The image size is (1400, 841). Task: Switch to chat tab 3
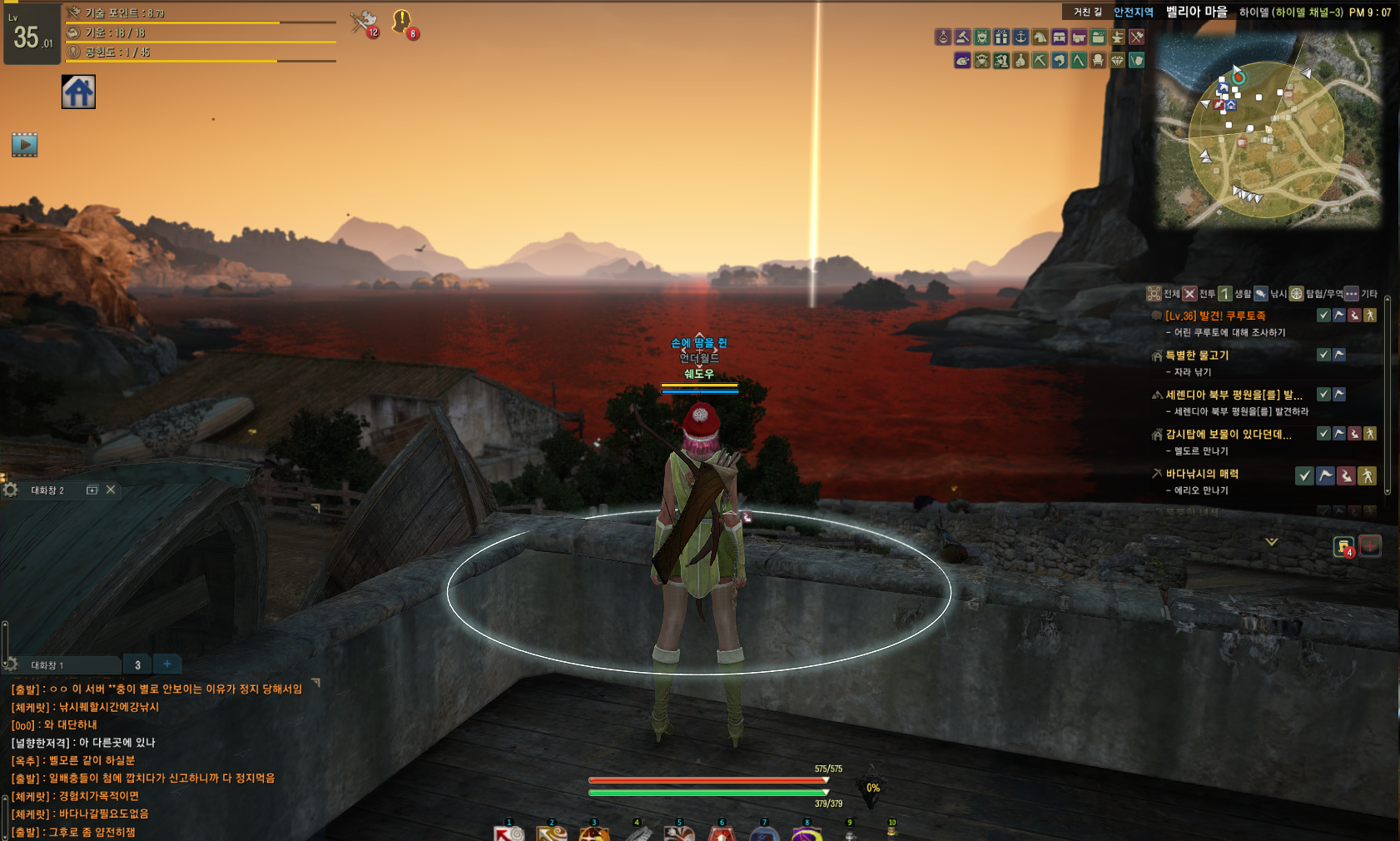pyautogui.click(x=137, y=664)
